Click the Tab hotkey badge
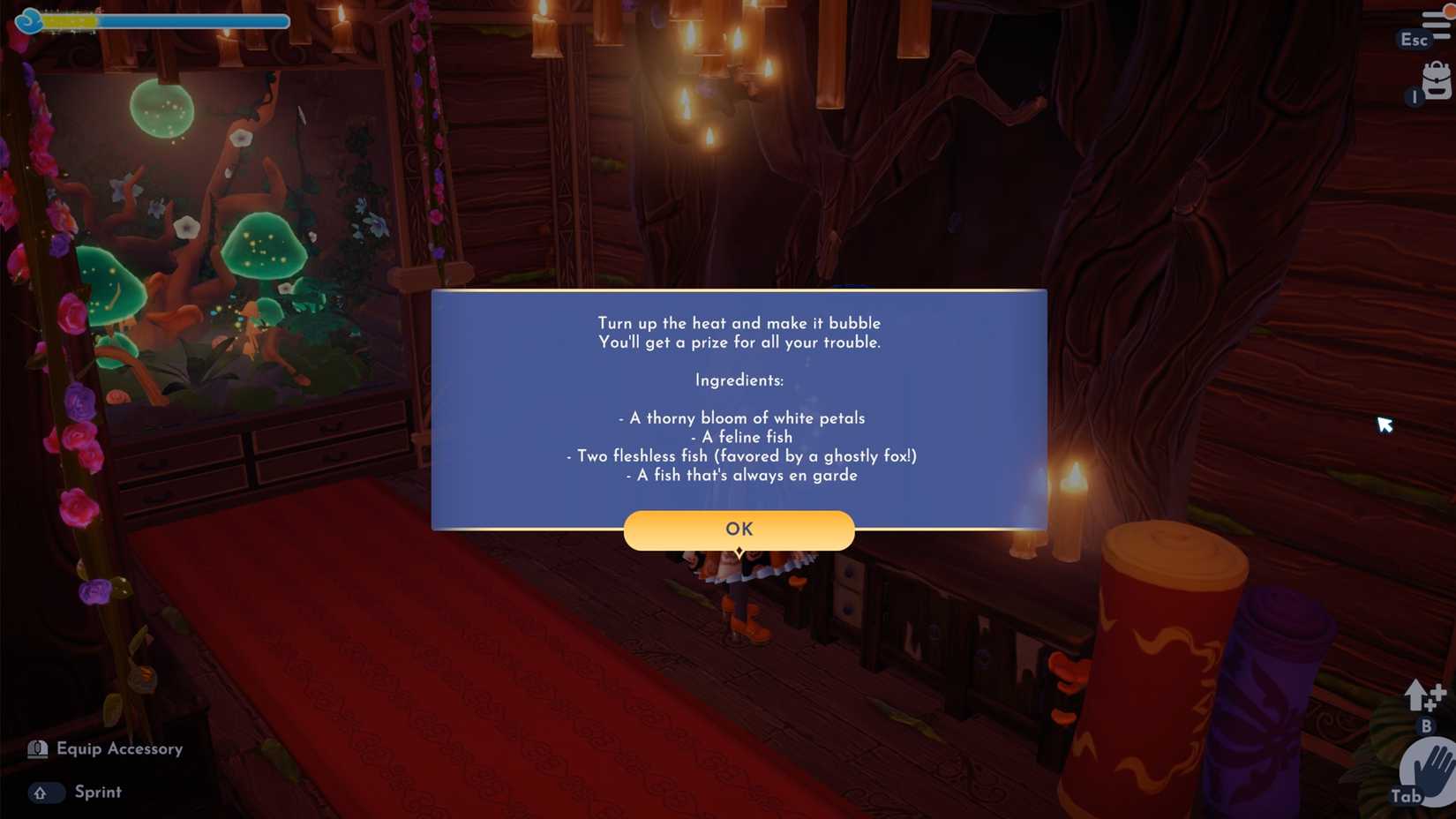The image size is (1456, 819). click(x=1407, y=794)
